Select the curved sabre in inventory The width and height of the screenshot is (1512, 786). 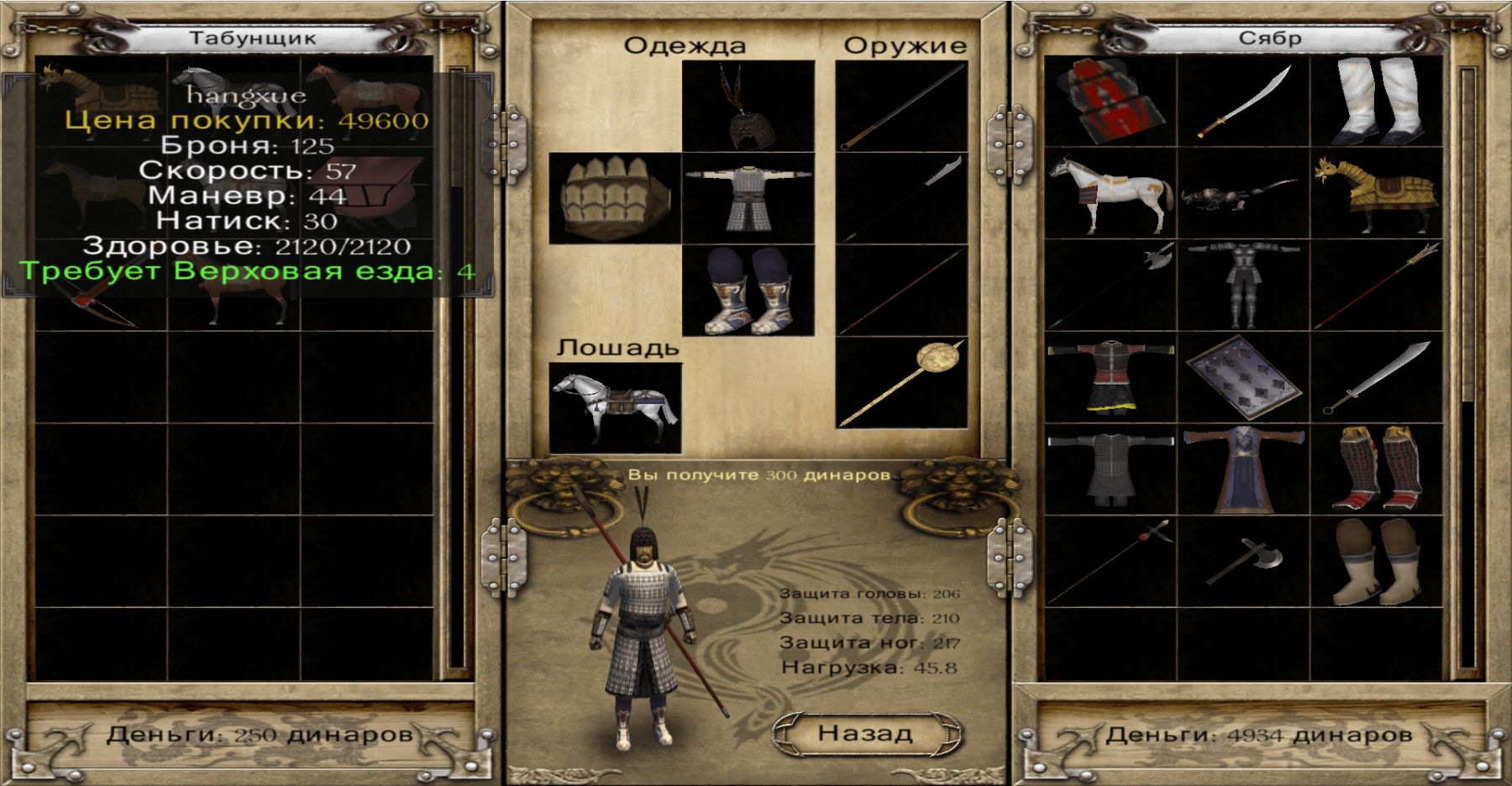(1243, 101)
